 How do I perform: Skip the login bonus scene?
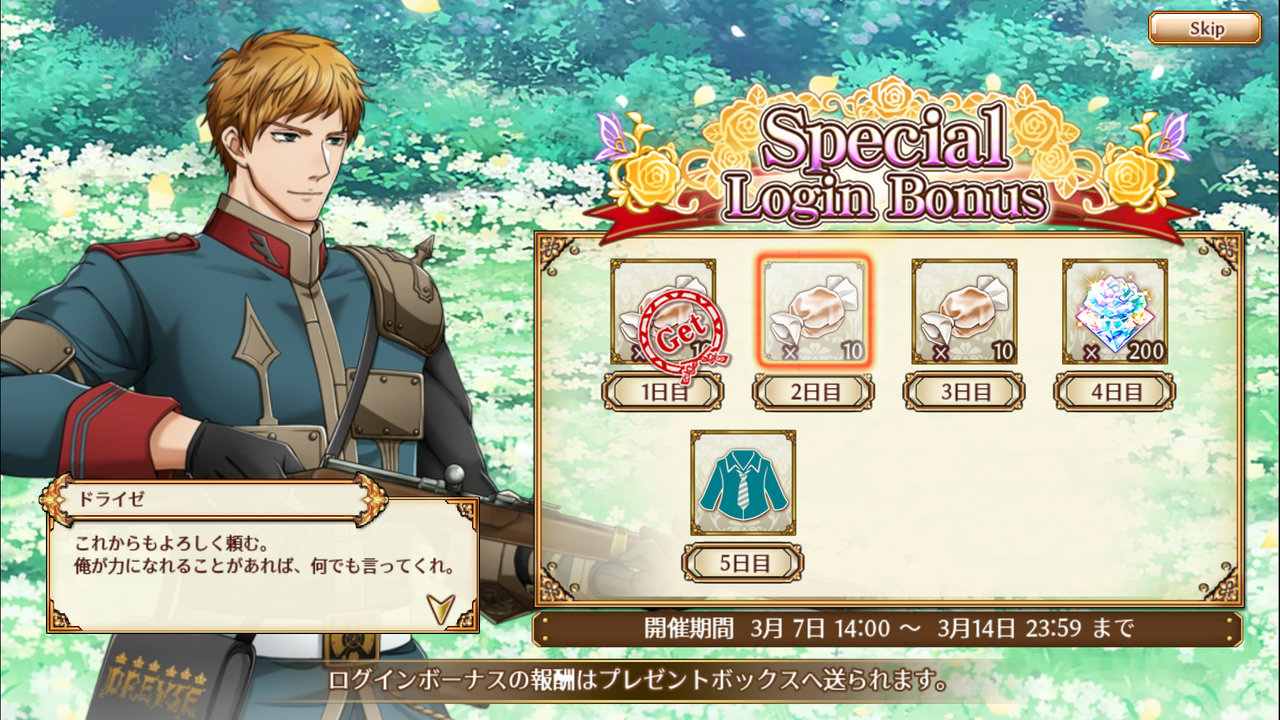1204,28
